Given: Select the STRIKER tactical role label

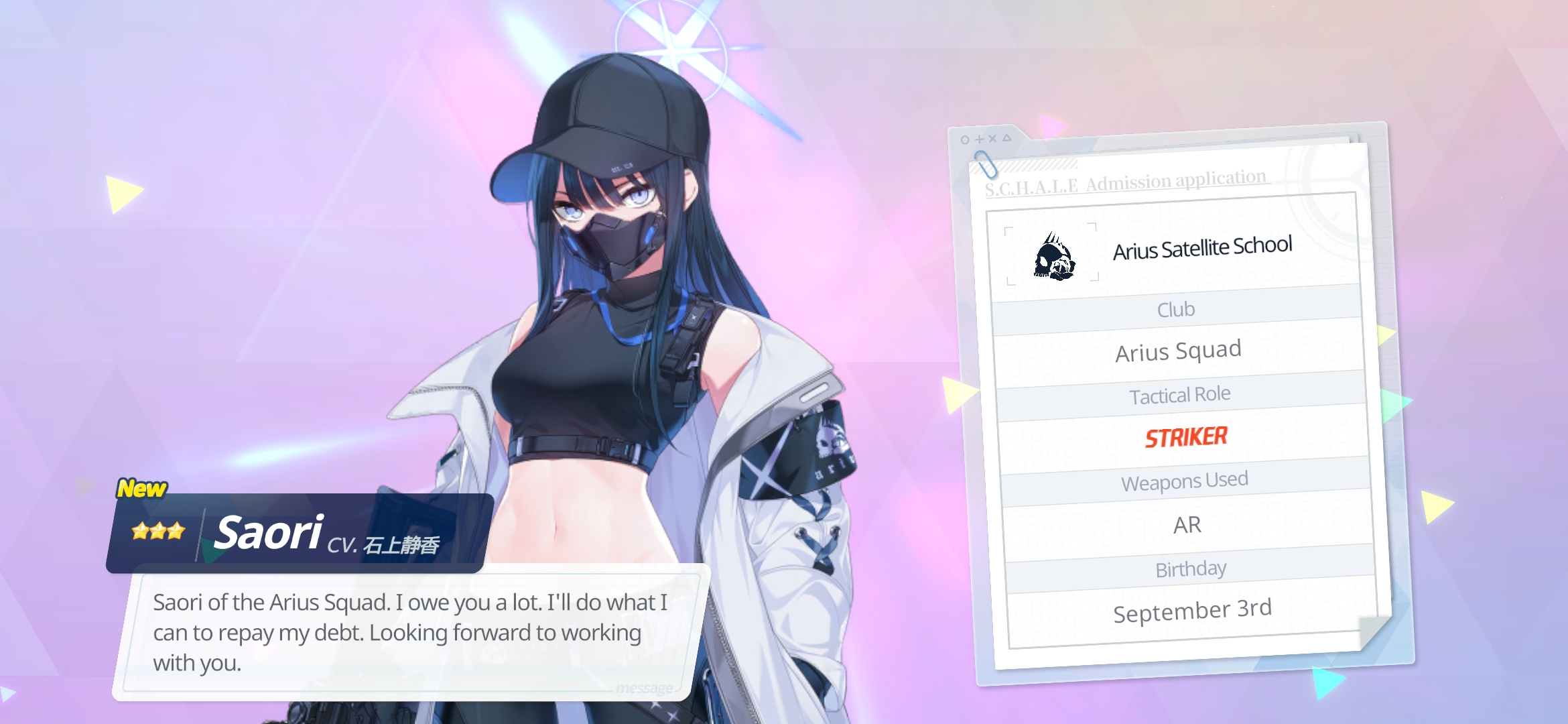Looking at the screenshot, I should pos(1186,436).
